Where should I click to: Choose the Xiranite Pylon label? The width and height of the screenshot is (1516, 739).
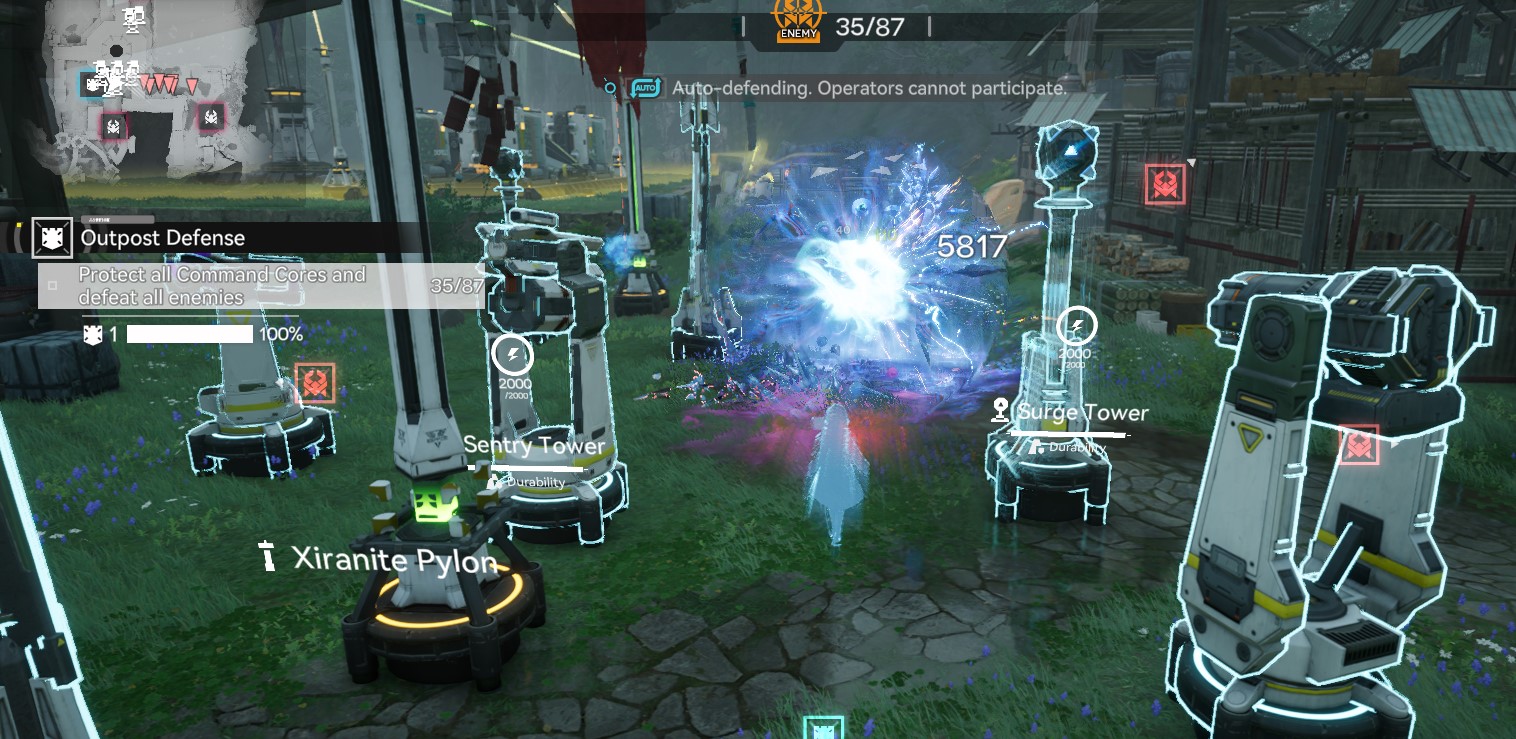[x=393, y=559]
